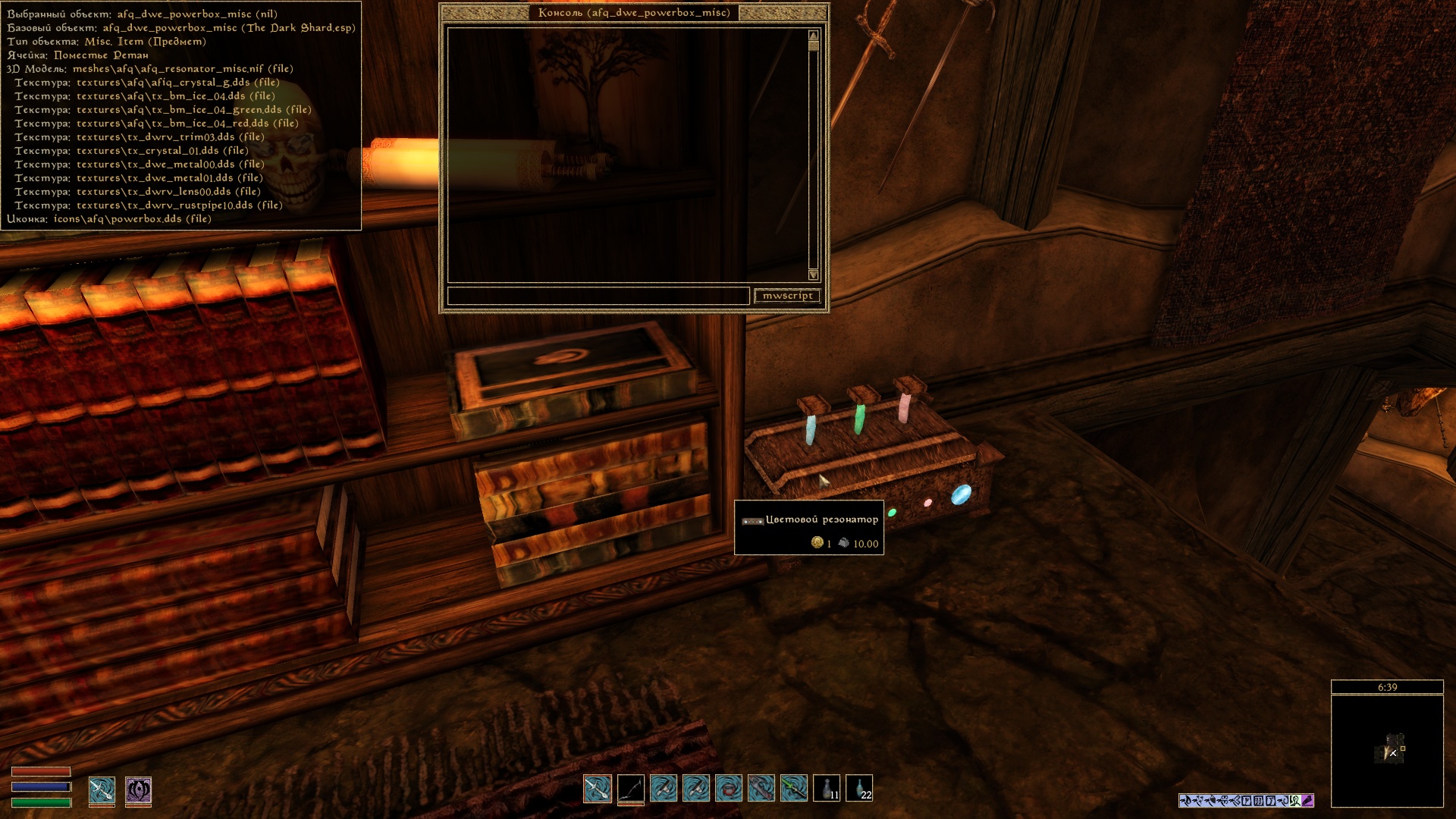Select the bow quick slot

tap(630, 789)
